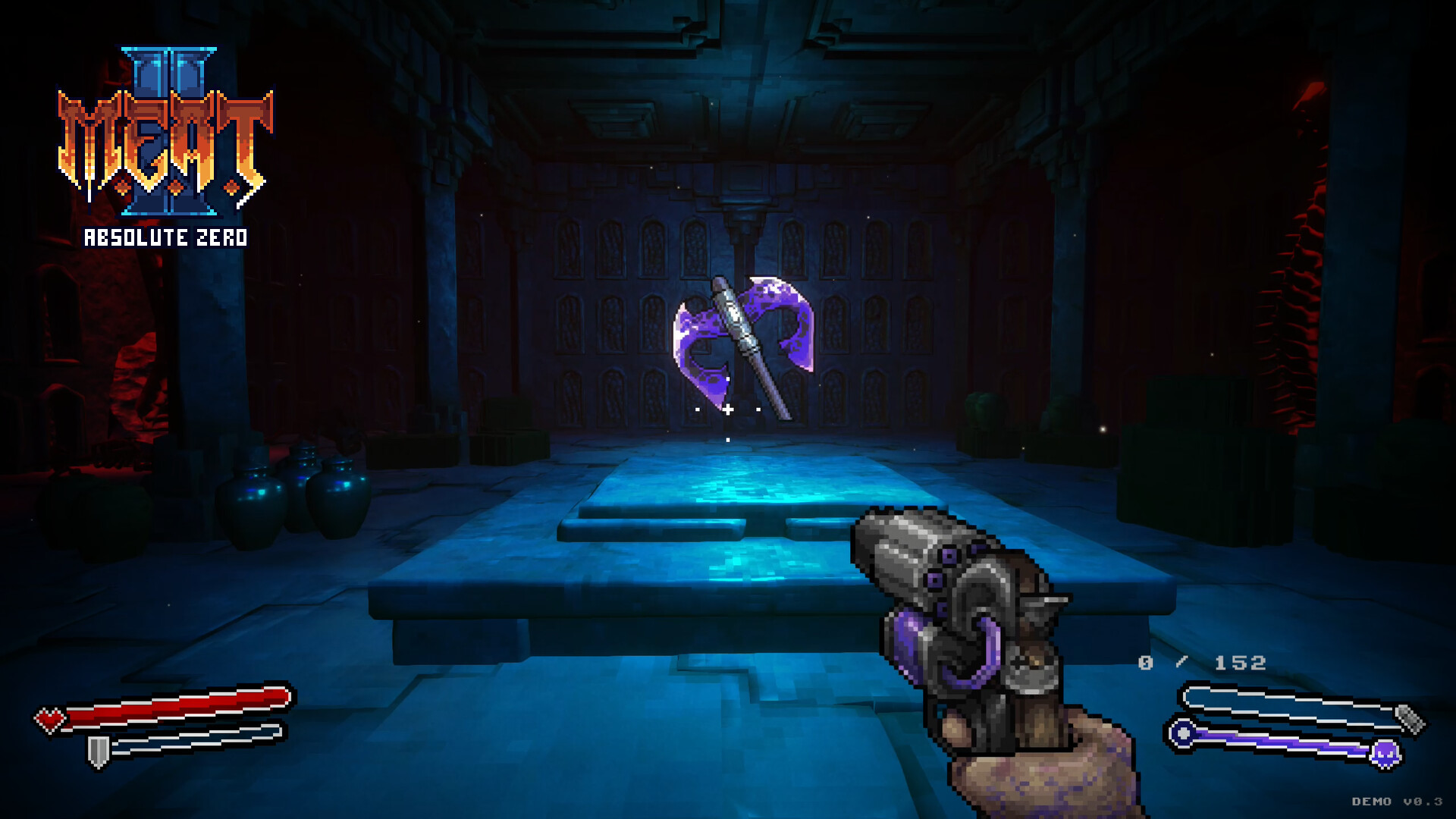Viewport: 1456px width, 819px height.
Task: Click the ABSOLUTE ZERO subtitle text
Action: [x=165, y=237]
